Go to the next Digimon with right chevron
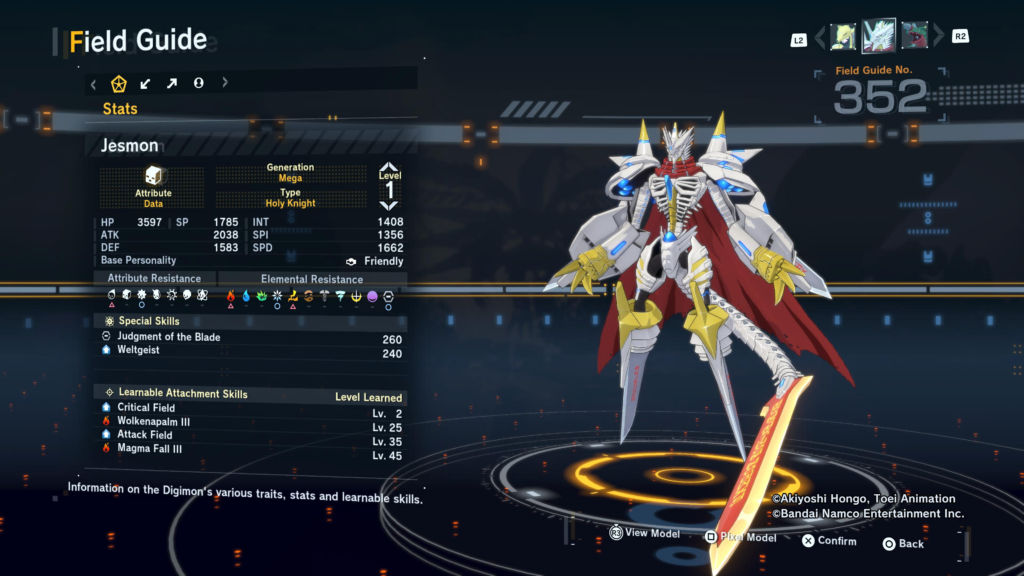 (938, 37)
